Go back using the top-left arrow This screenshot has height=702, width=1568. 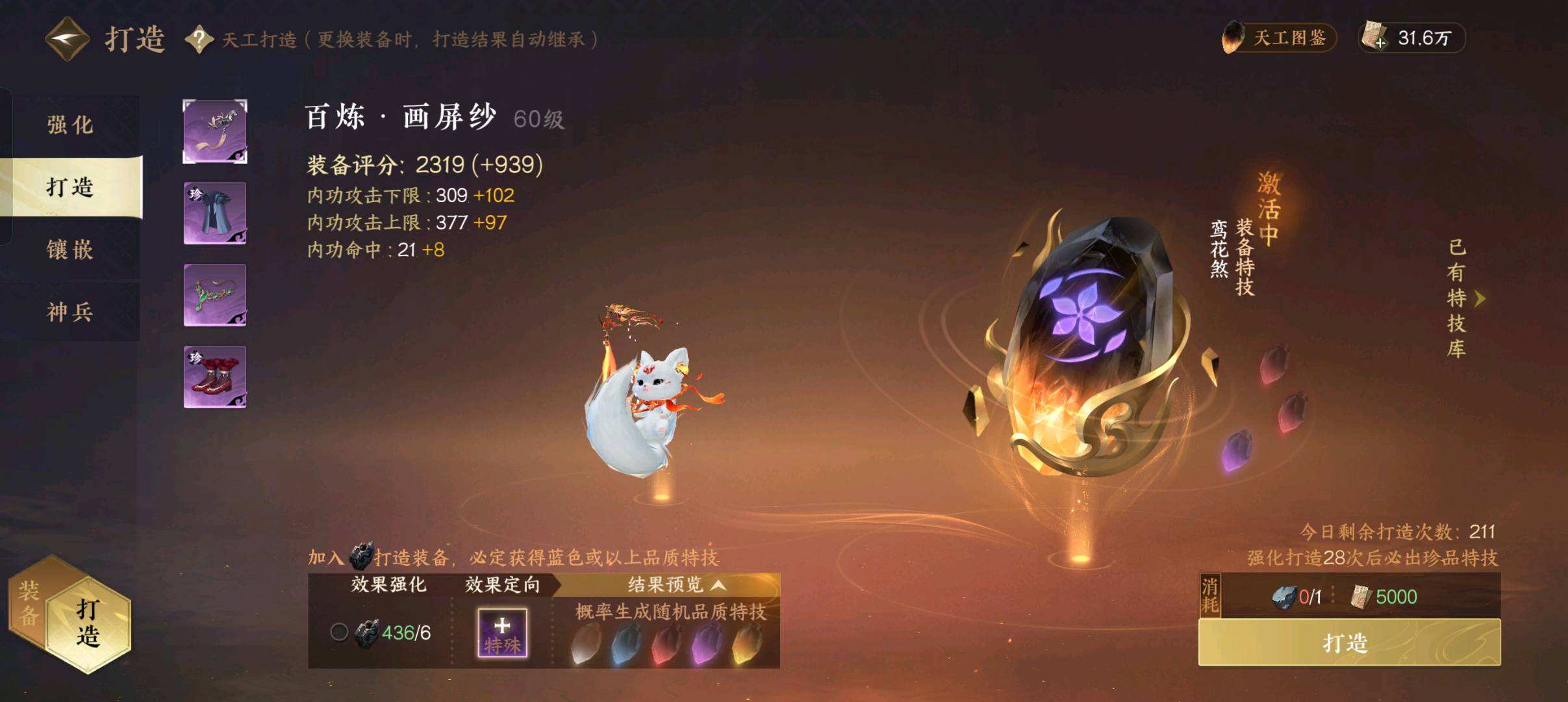pyautogui.click(x=67, y=39)
